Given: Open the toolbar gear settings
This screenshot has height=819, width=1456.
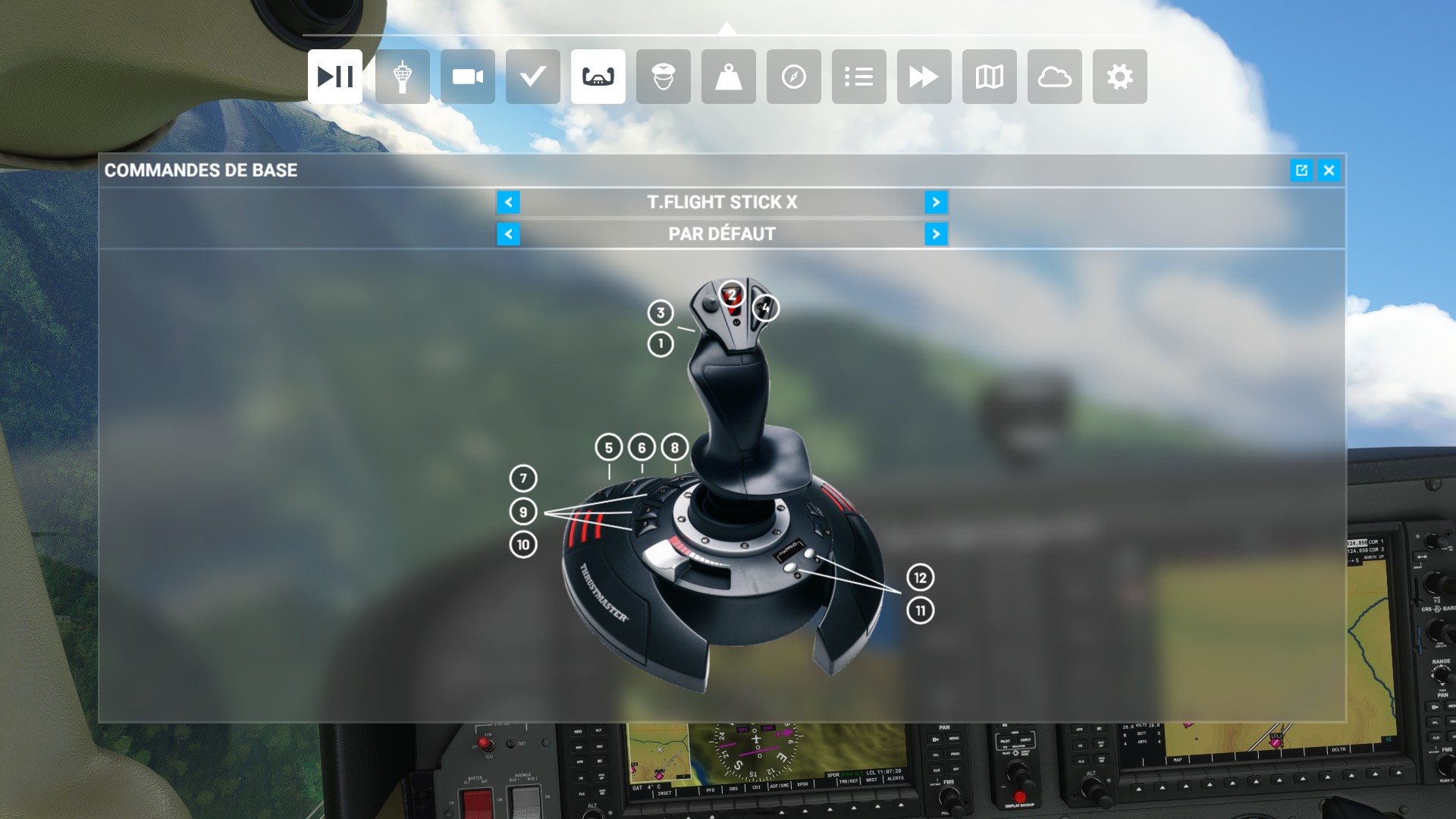Looking at the screenshot, I should point(1119,77).
